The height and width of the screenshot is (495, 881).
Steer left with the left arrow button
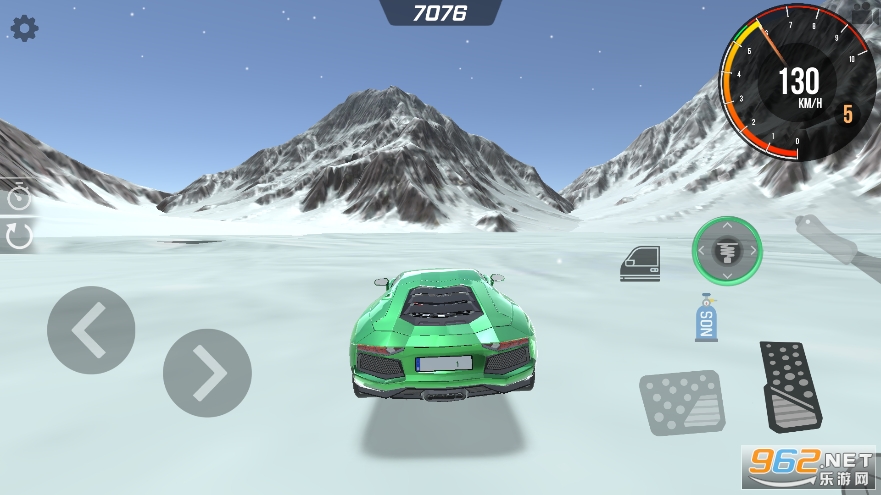[x=91, y=330]
